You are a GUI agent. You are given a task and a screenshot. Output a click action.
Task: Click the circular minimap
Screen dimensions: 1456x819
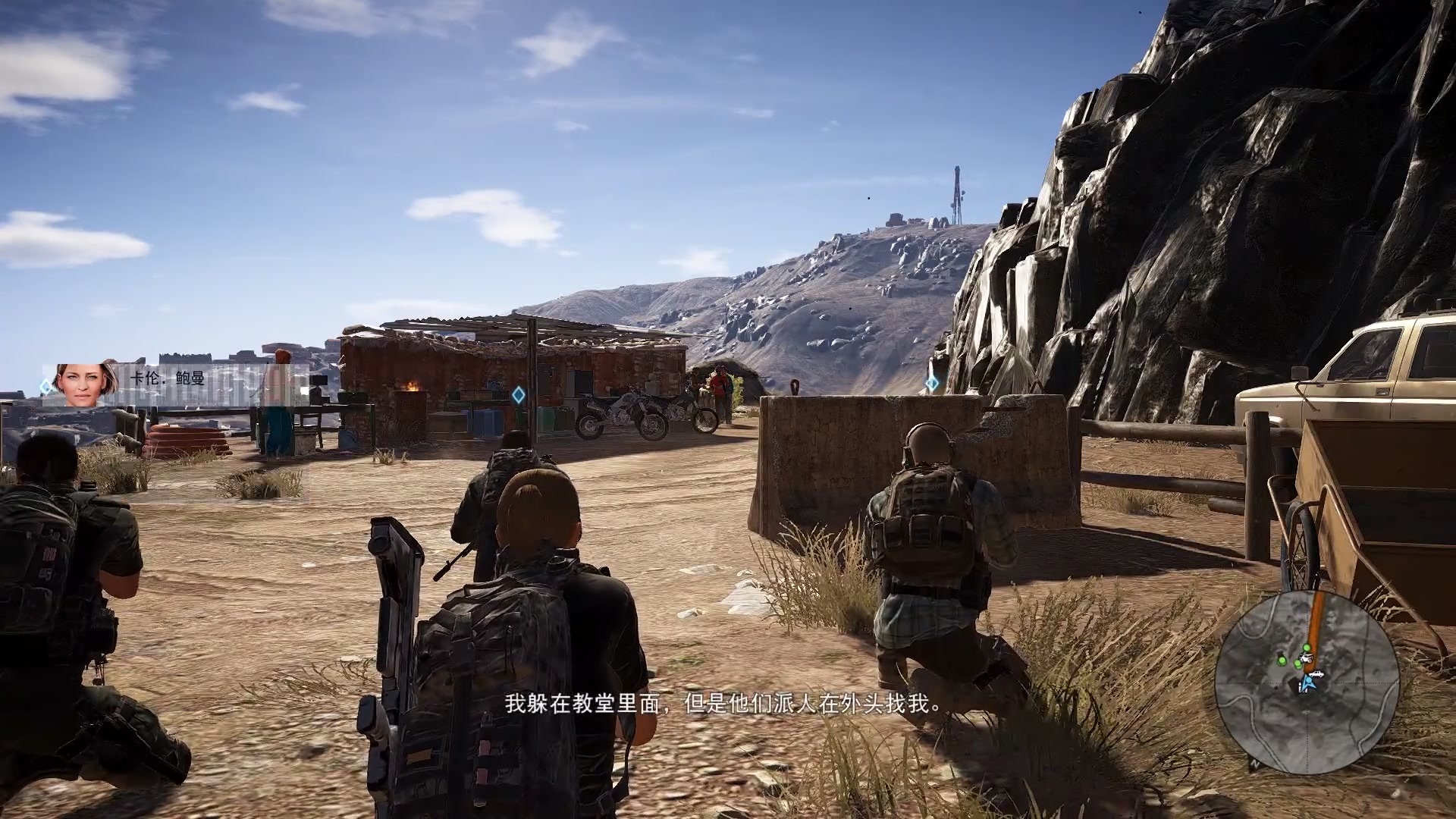pyautogui.click(x=1307, y=682)
